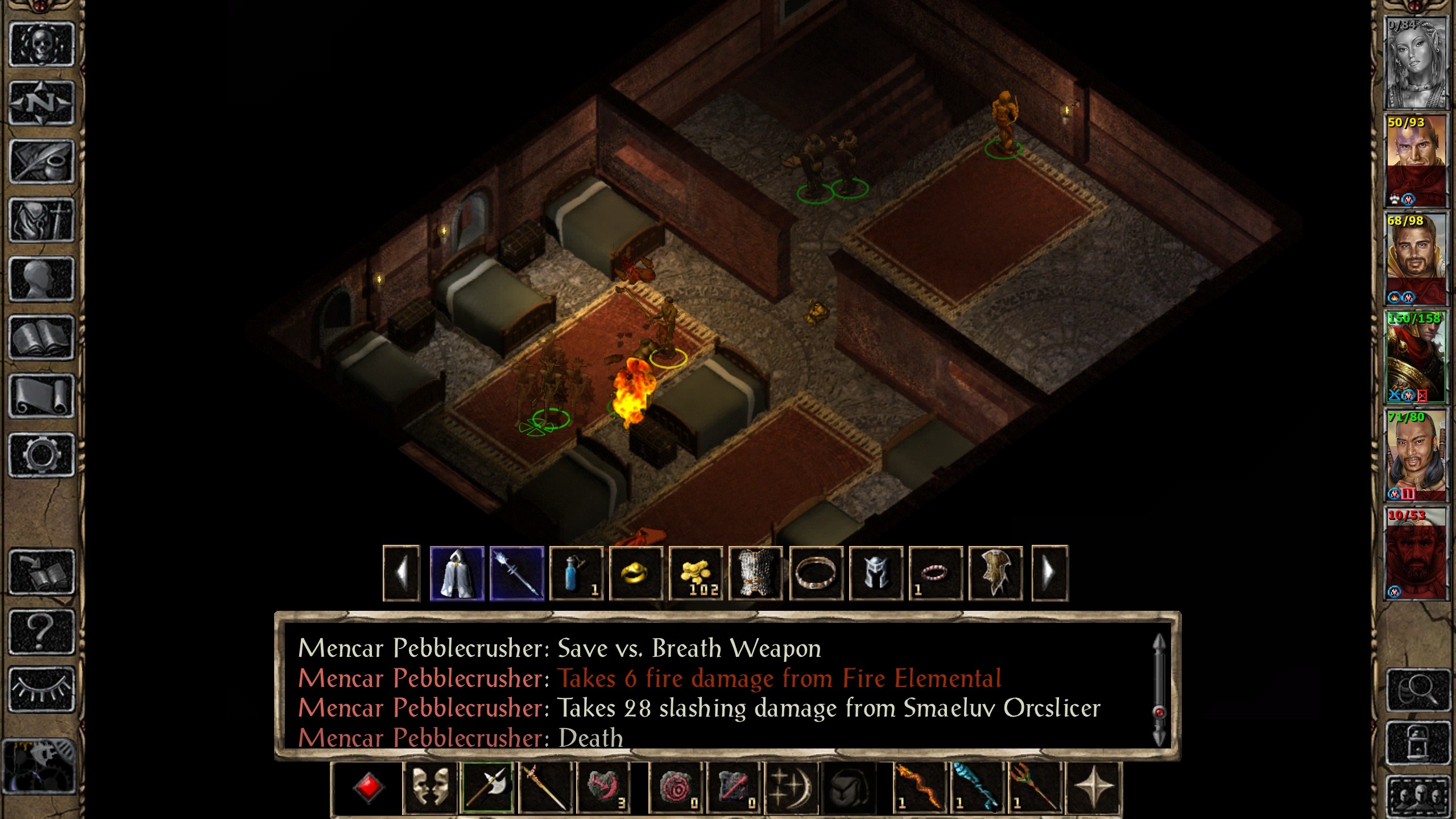1456x819 pixels.
Task: Pick up the chain mail armor
Action: (756, 573)
